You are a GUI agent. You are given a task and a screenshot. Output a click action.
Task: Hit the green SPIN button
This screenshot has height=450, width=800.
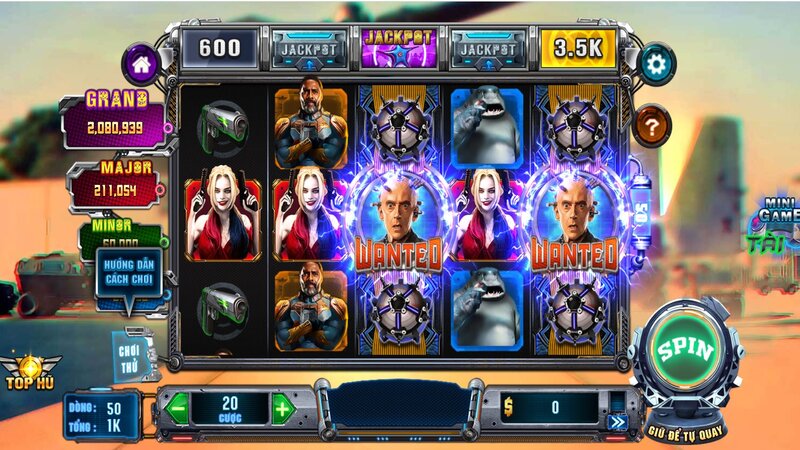point(684,351)
